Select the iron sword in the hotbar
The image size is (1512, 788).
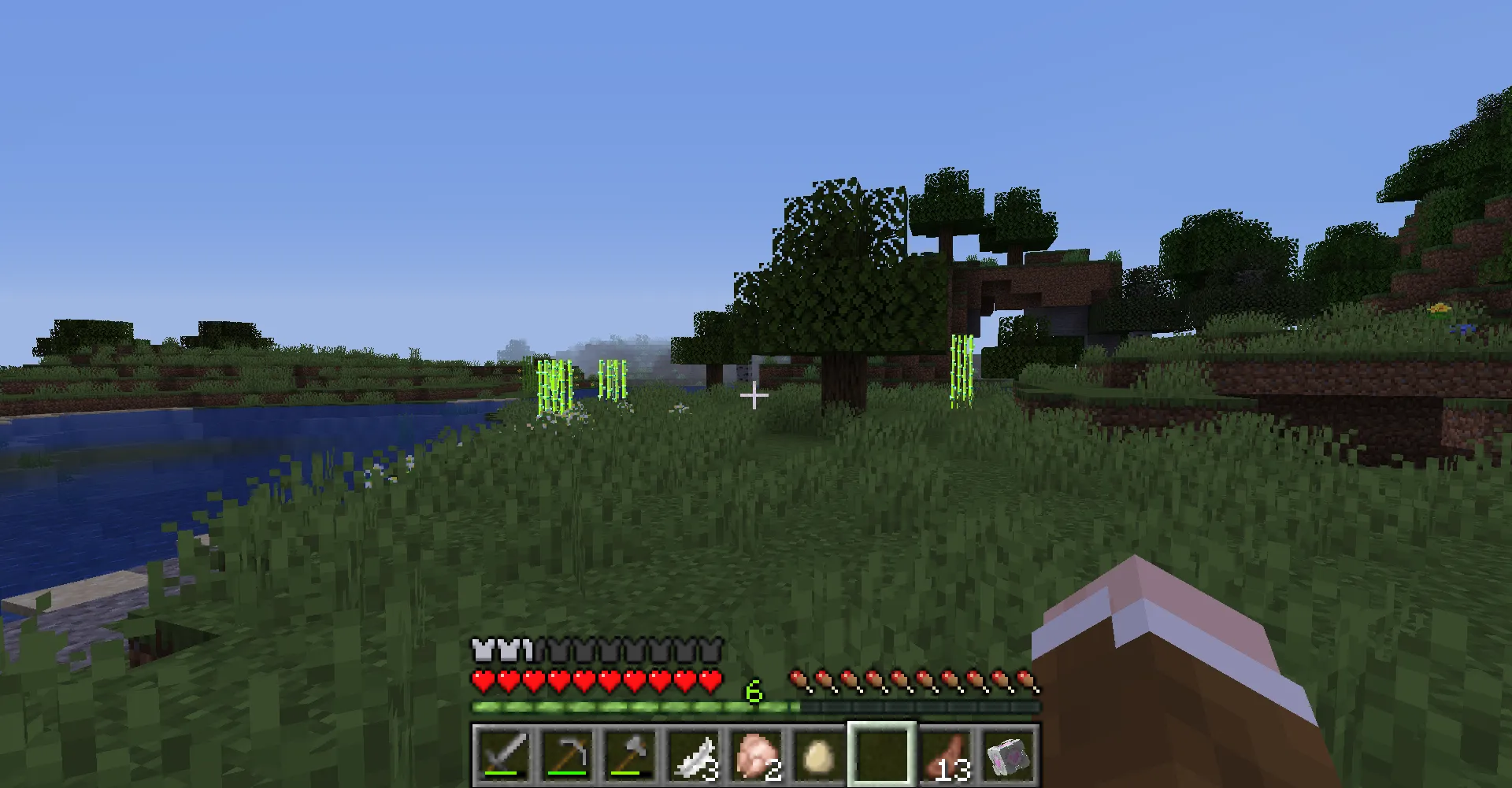(506, 756)
